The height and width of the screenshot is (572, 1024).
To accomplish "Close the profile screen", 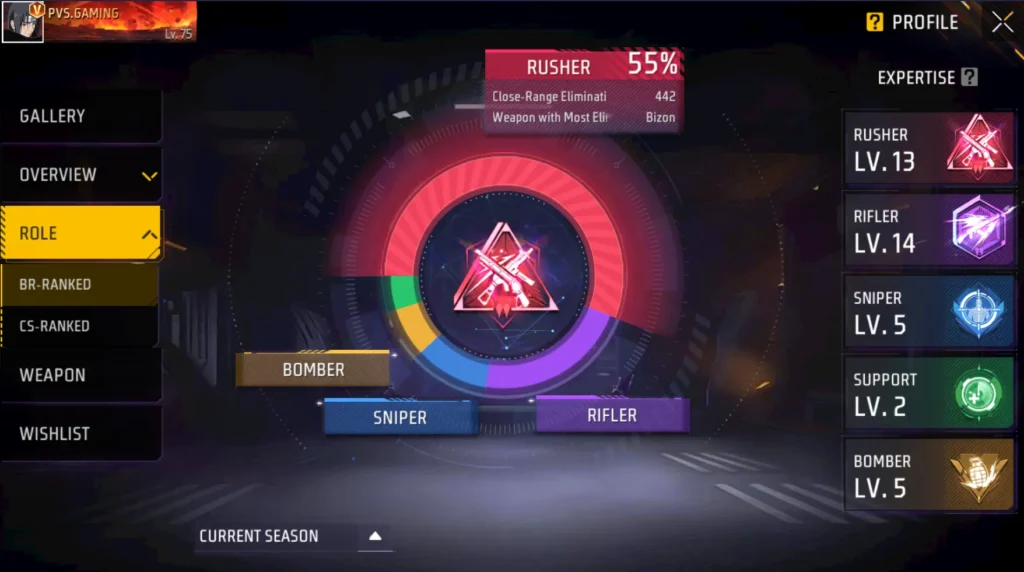I will (1002, 22).
